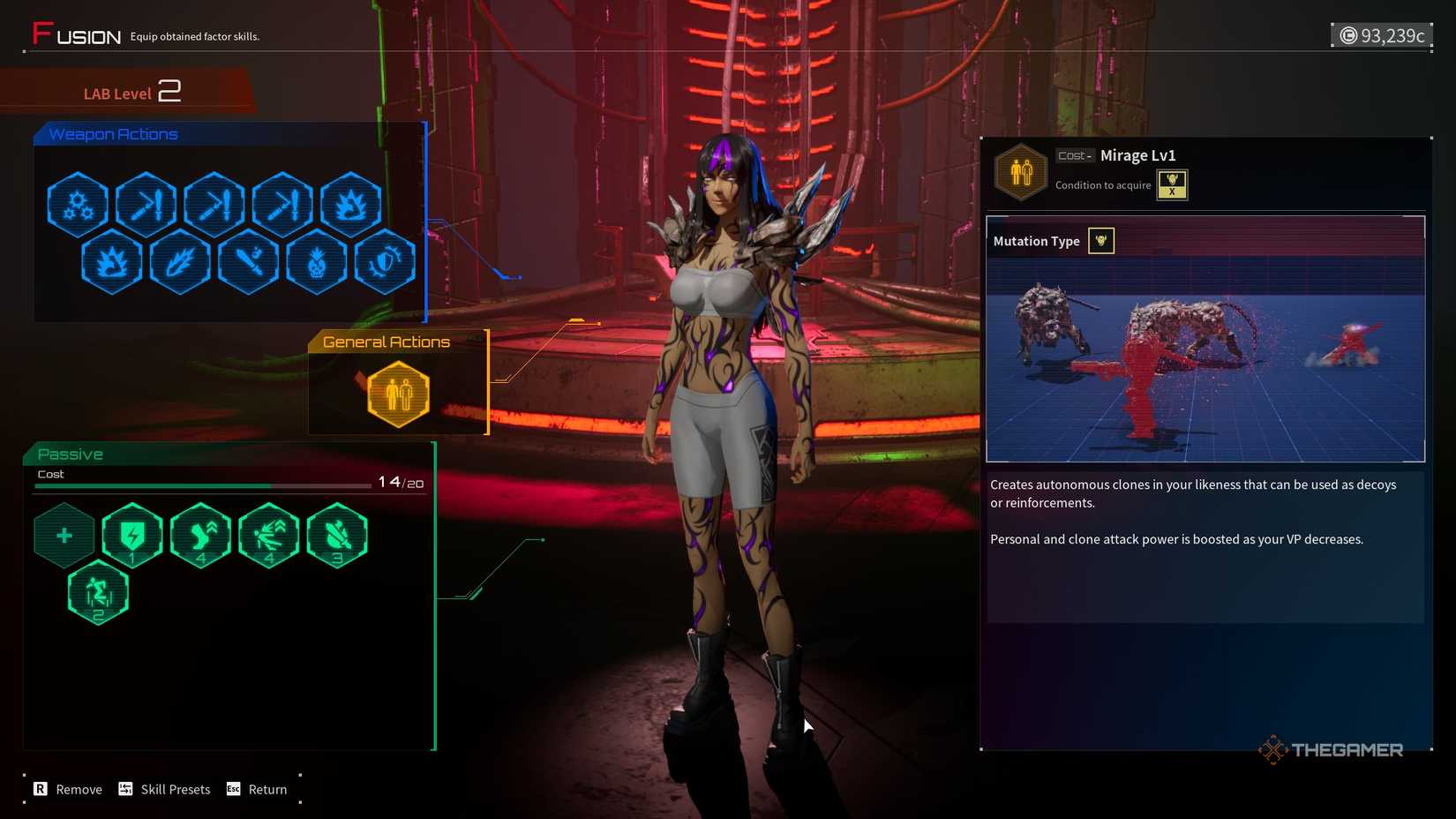Select the skull grenade weapon action
The width and height of the screenshot is (1456, 819).
coord(316,262)
